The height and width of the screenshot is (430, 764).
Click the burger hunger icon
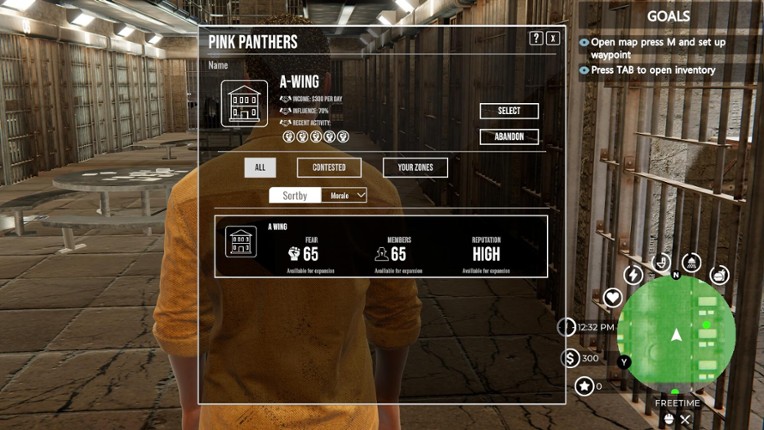[x=719, y=275]
